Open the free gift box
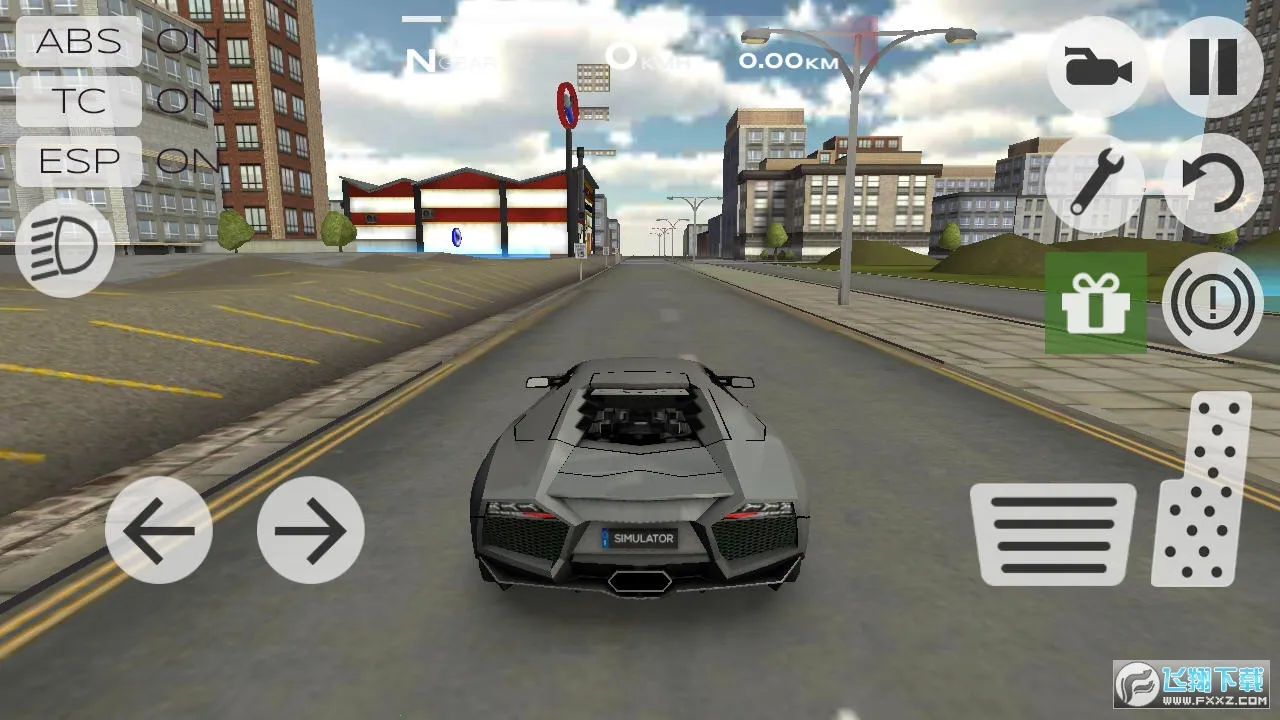The width and height of the screenshot is (1280, 720). pos(1097,303)
